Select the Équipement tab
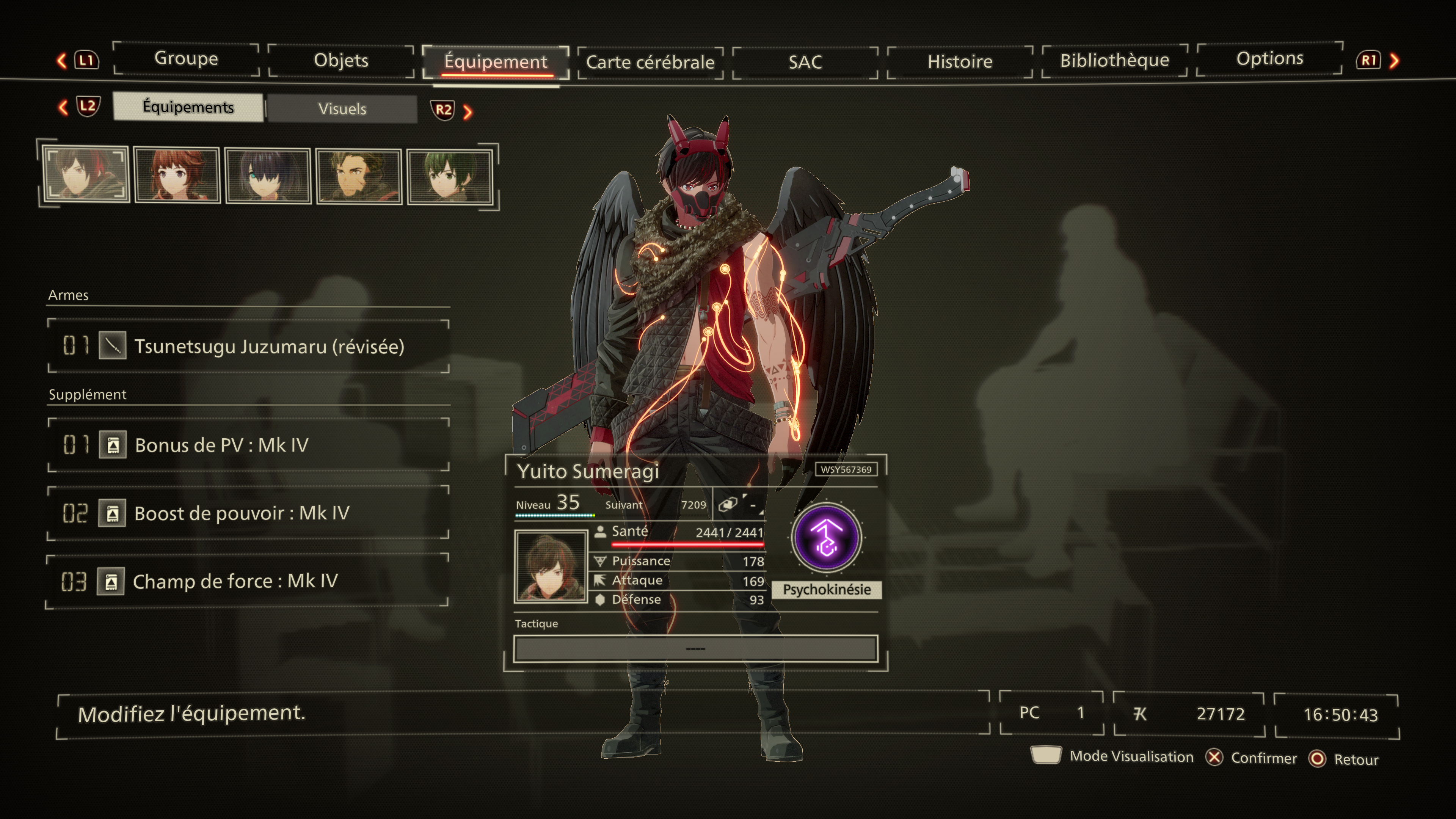1456x819 pixels. click(496, 61)
